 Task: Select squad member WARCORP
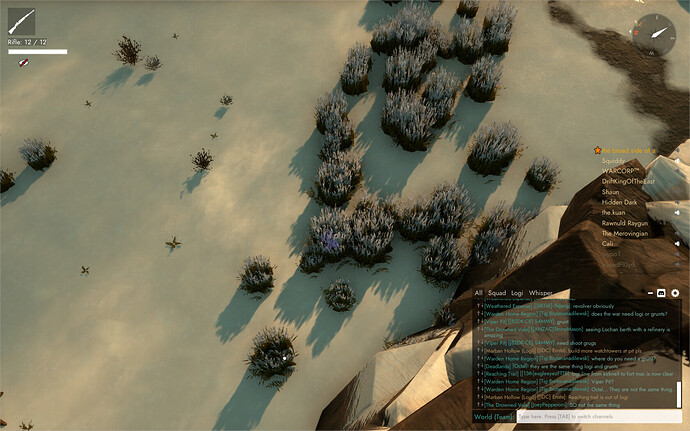pyautogui.click(x=622, y=170)
